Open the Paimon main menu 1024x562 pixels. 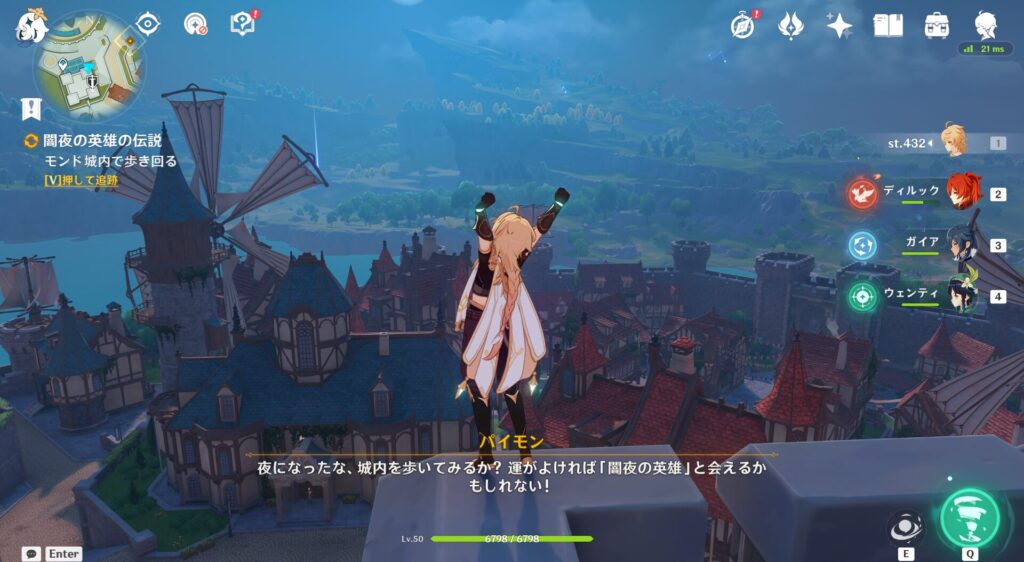click(x=30, y=26)
